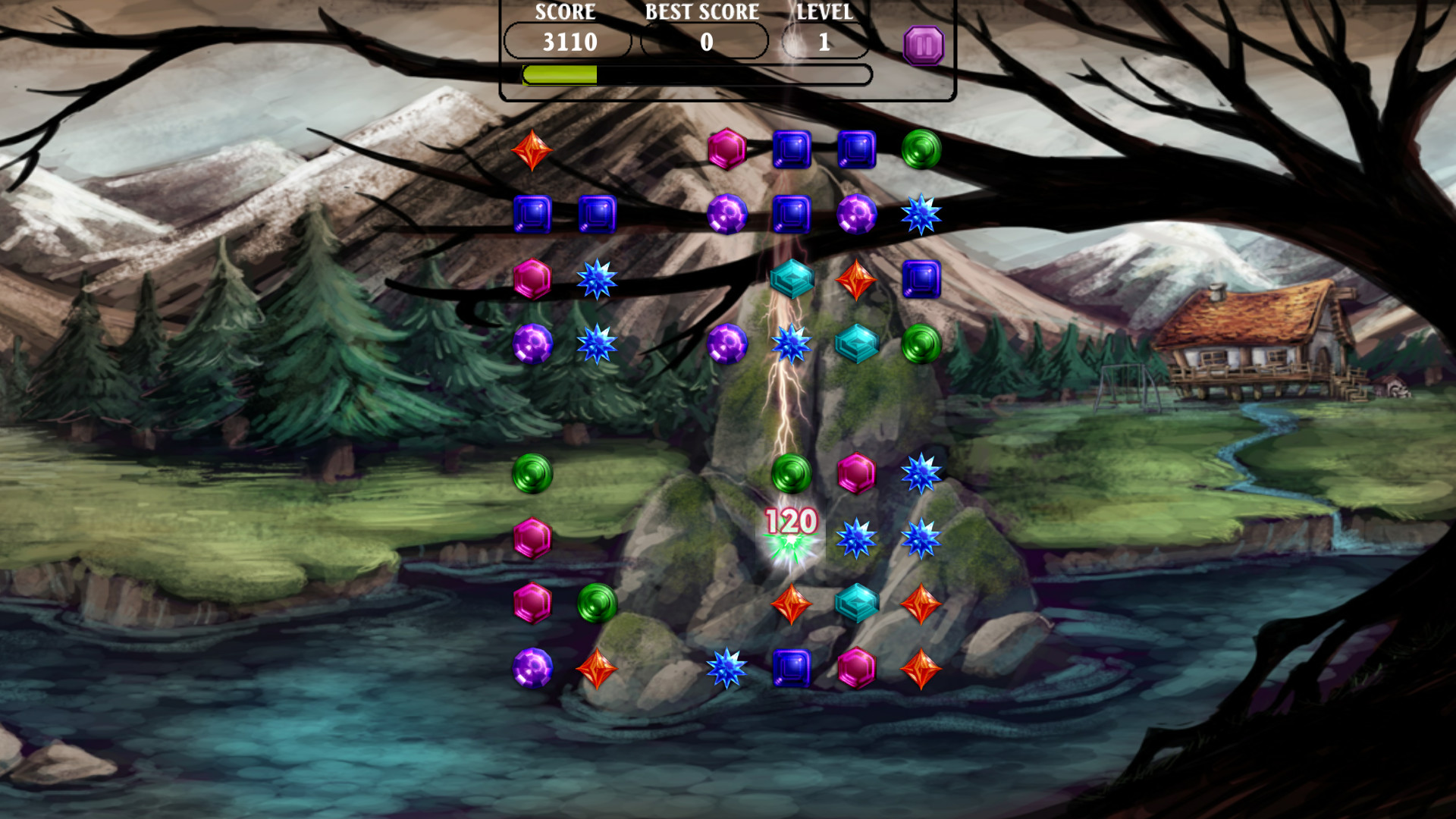The width and height of the screenshot is (1456, 819).
Task: Click the pink hexagon gem at the top row
Action: [726, 150]
